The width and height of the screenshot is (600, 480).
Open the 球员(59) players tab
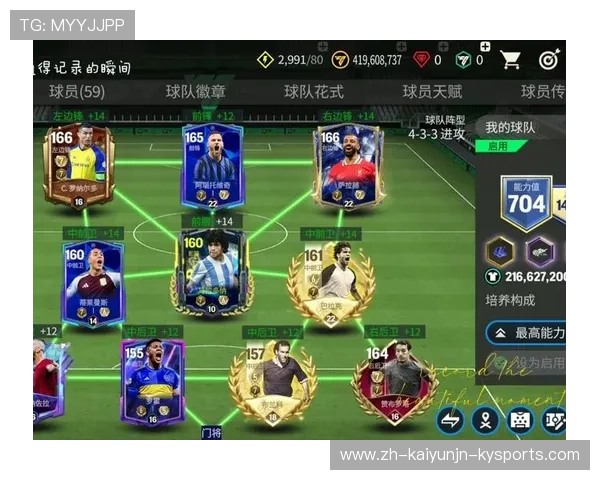click(77, 92)
